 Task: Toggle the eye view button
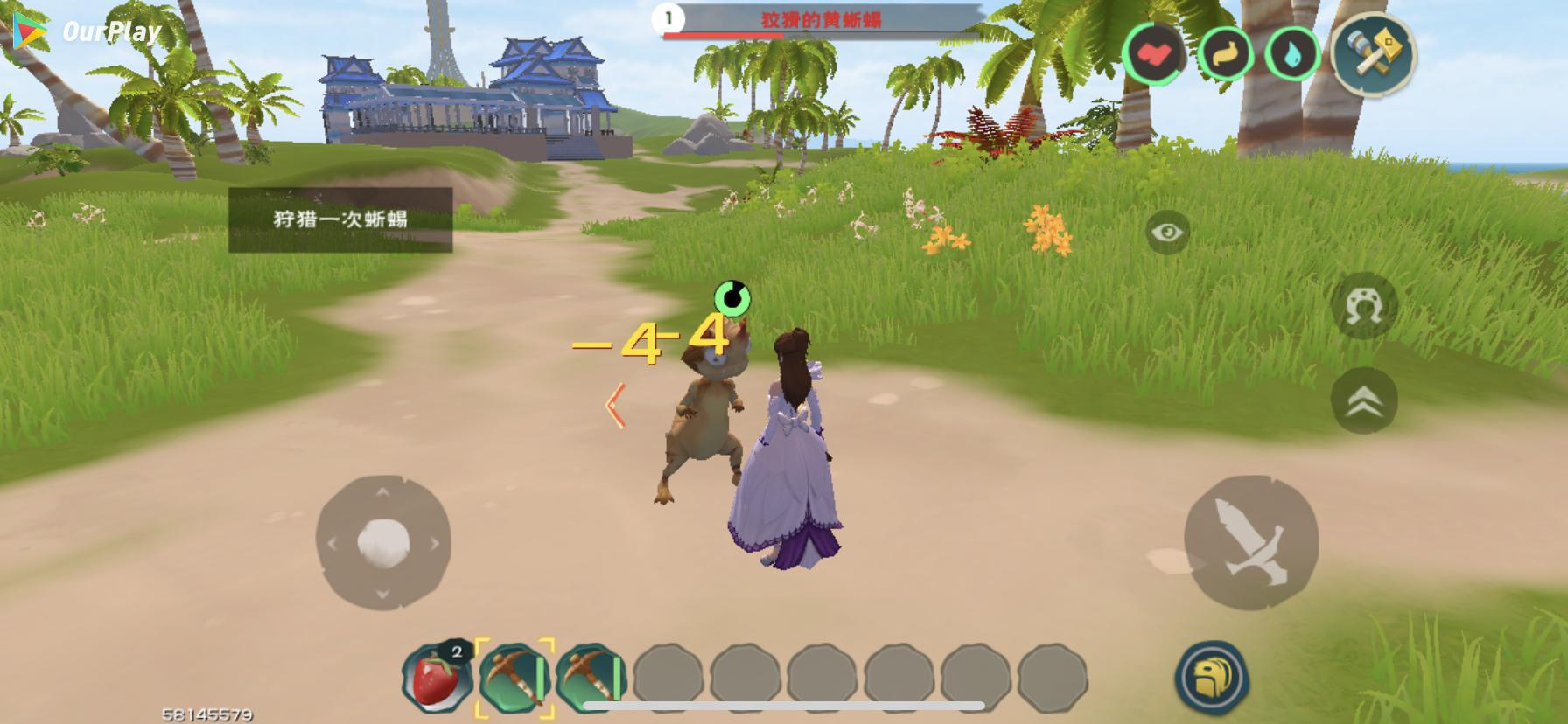click(x=1167, y=233)
